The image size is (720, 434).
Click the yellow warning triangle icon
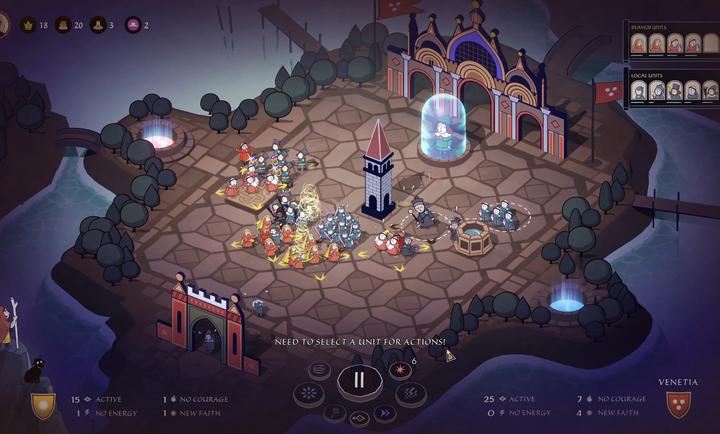[449, 354]
